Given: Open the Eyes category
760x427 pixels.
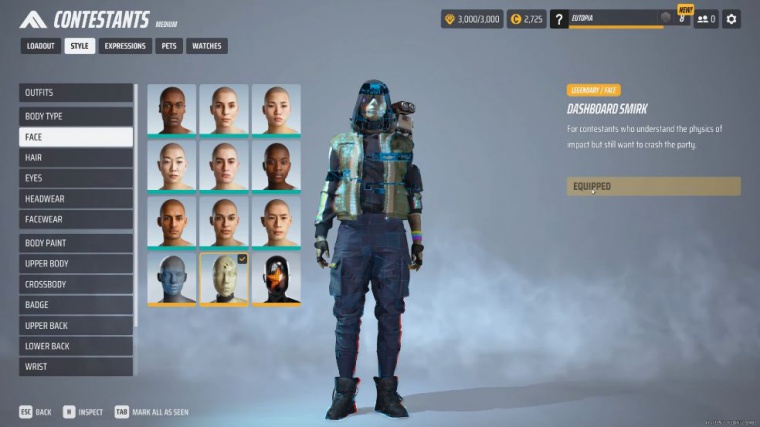Looking at the screenshot, I should pyautogui.click(x=76, y=178).
